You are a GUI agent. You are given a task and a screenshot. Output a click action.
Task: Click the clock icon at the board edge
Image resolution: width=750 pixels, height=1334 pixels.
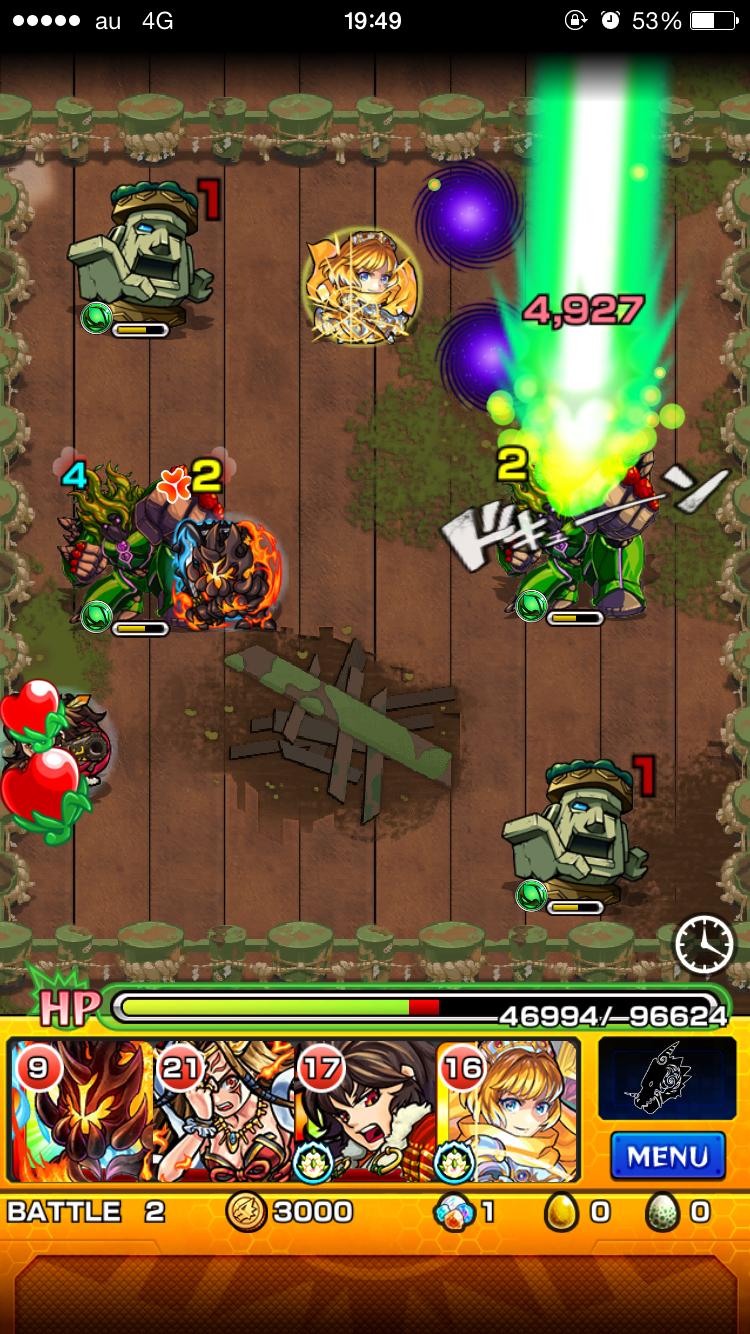pyautogui.click(x=704, y=944)
